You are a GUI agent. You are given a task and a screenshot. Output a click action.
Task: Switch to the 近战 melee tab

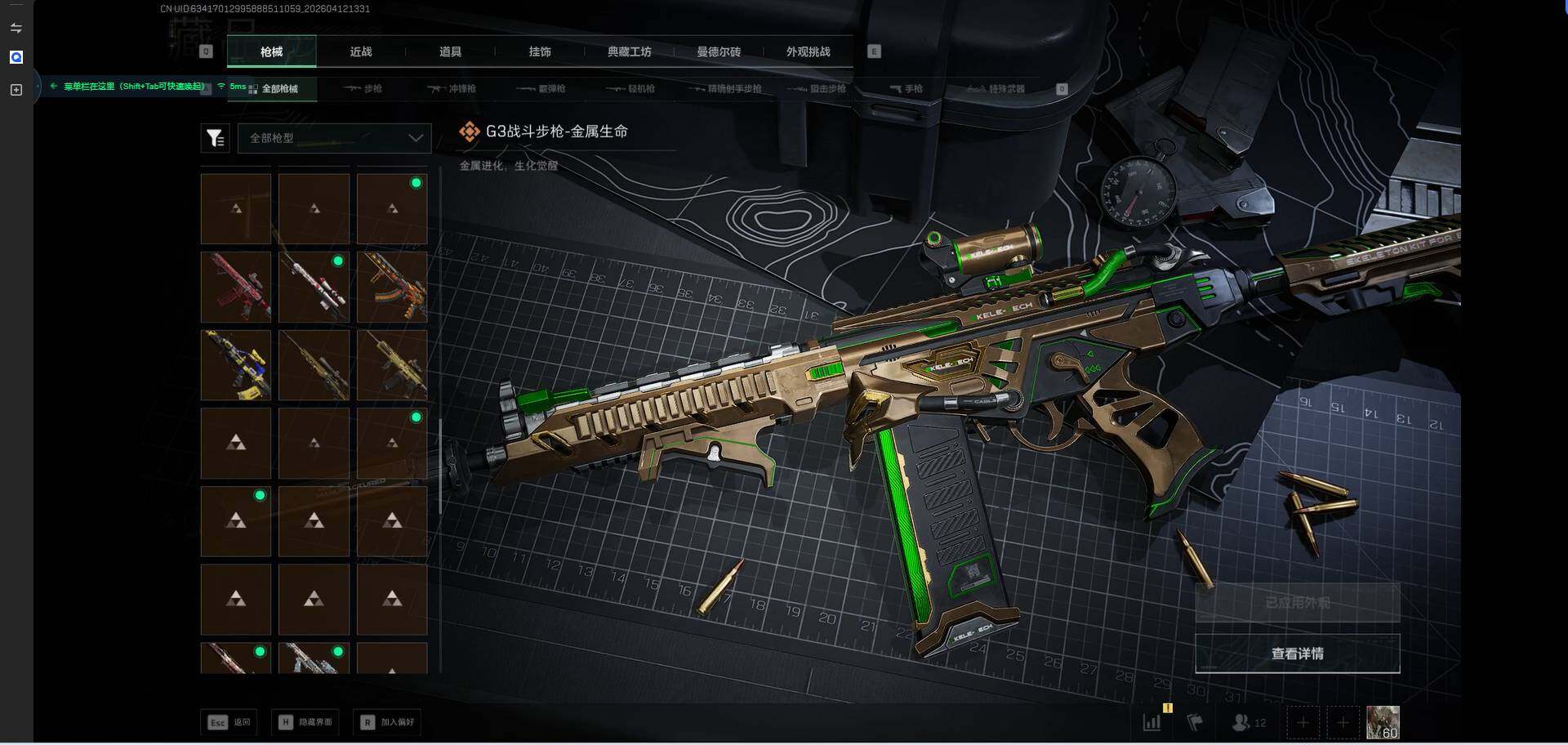click(x=360, y=51)
